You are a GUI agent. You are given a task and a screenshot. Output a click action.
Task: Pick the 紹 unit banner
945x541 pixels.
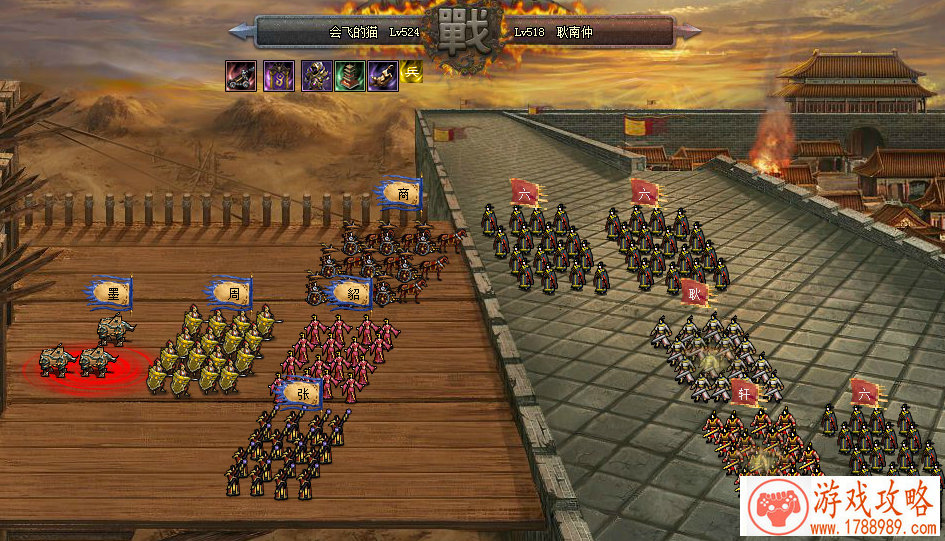coord(352,293)
